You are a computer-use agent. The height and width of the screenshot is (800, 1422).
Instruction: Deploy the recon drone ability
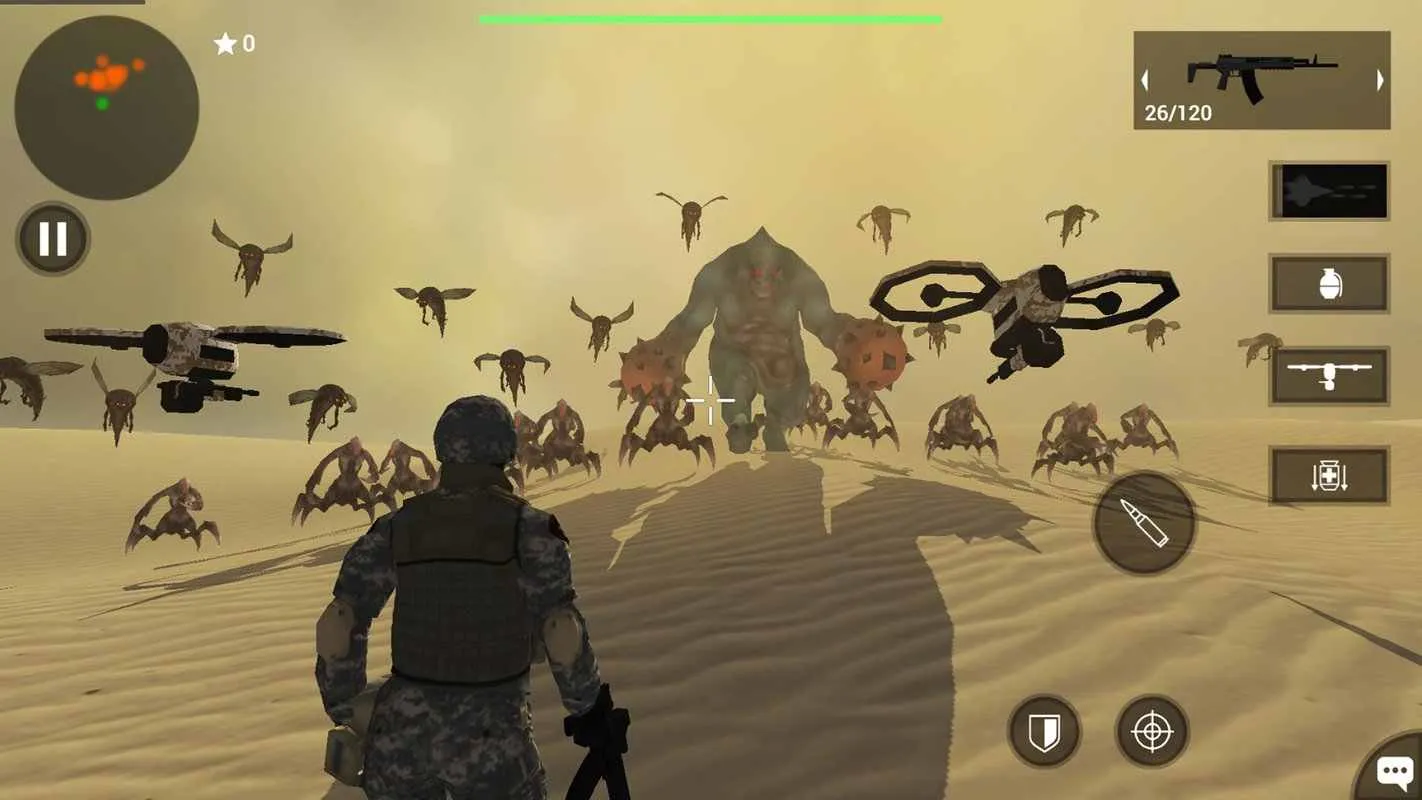tap(1330, 375)
